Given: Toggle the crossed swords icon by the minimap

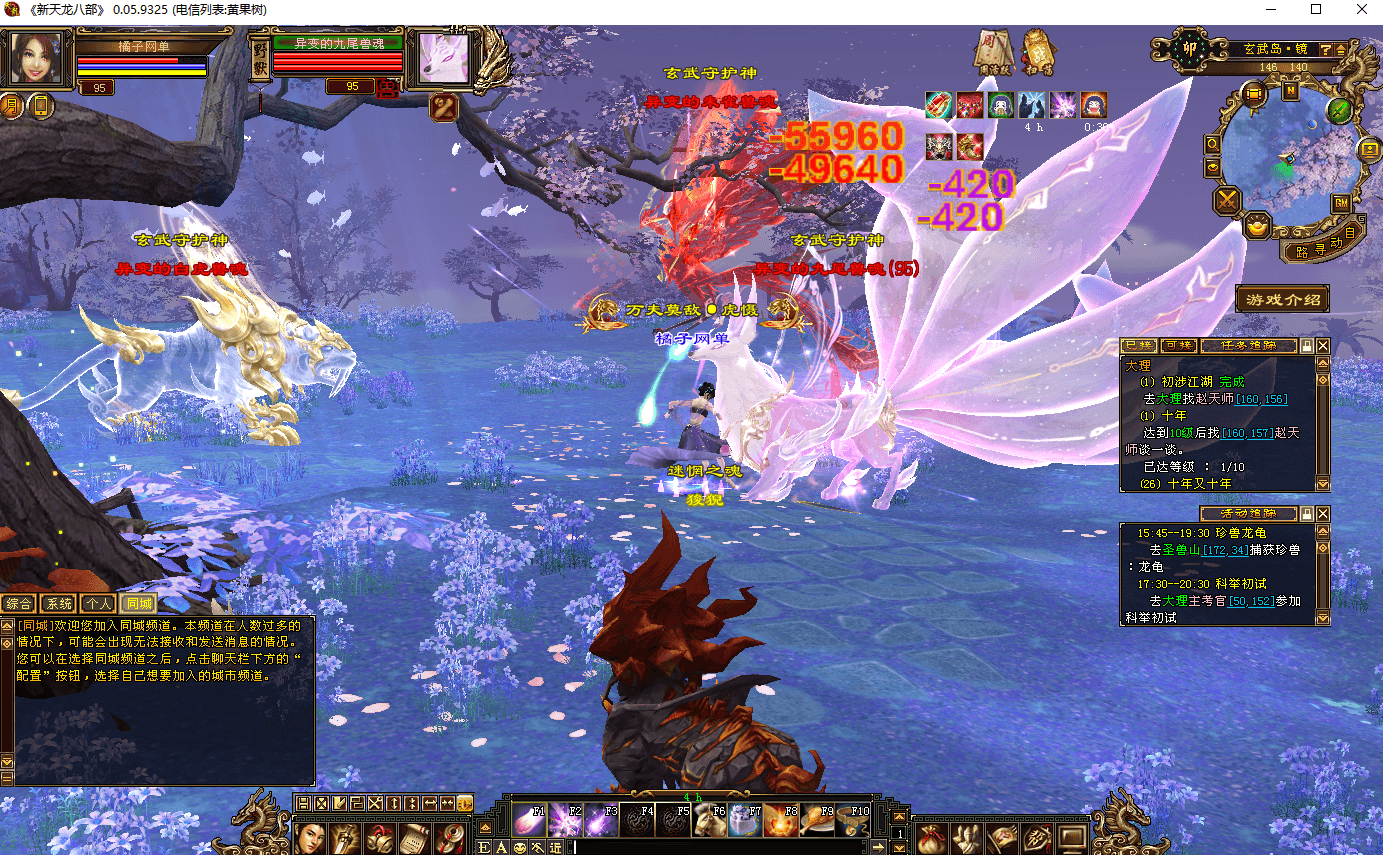Looking at the screenshot, I should point(1227,201).
